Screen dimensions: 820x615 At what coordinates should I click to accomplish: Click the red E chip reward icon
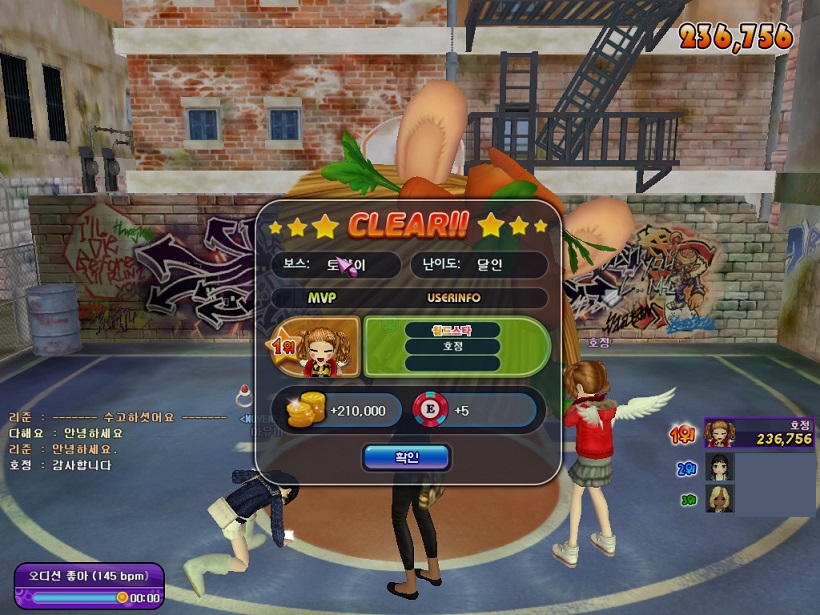428,410
